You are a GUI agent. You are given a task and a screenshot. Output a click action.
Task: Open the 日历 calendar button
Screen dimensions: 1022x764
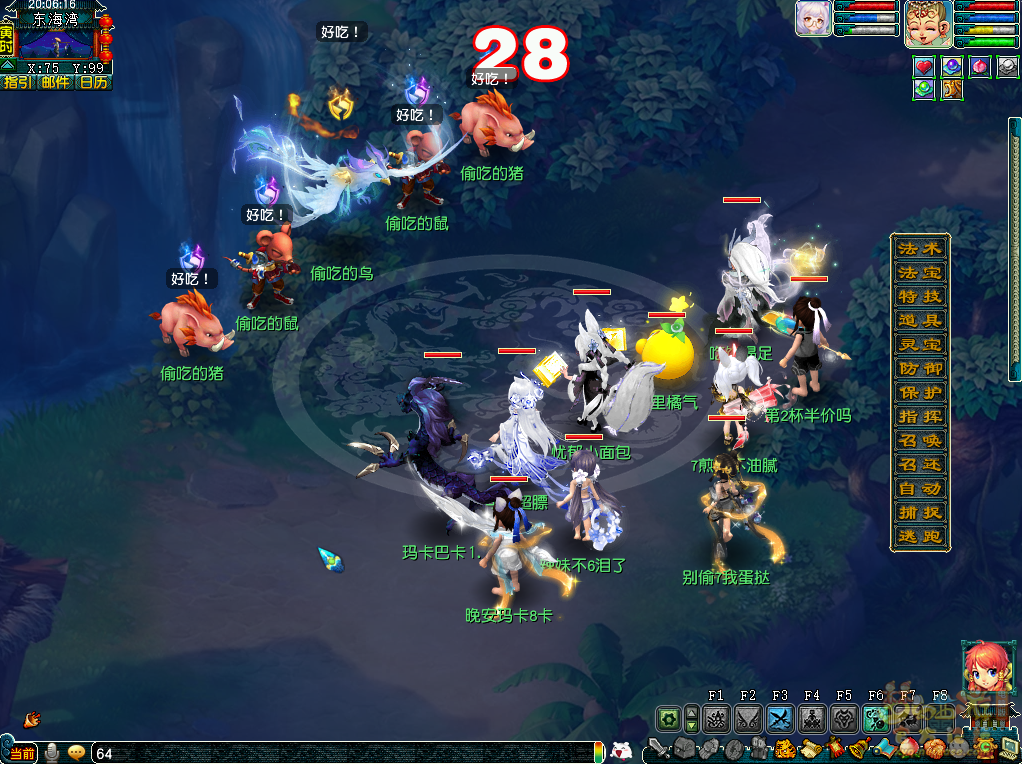point(93,82)
